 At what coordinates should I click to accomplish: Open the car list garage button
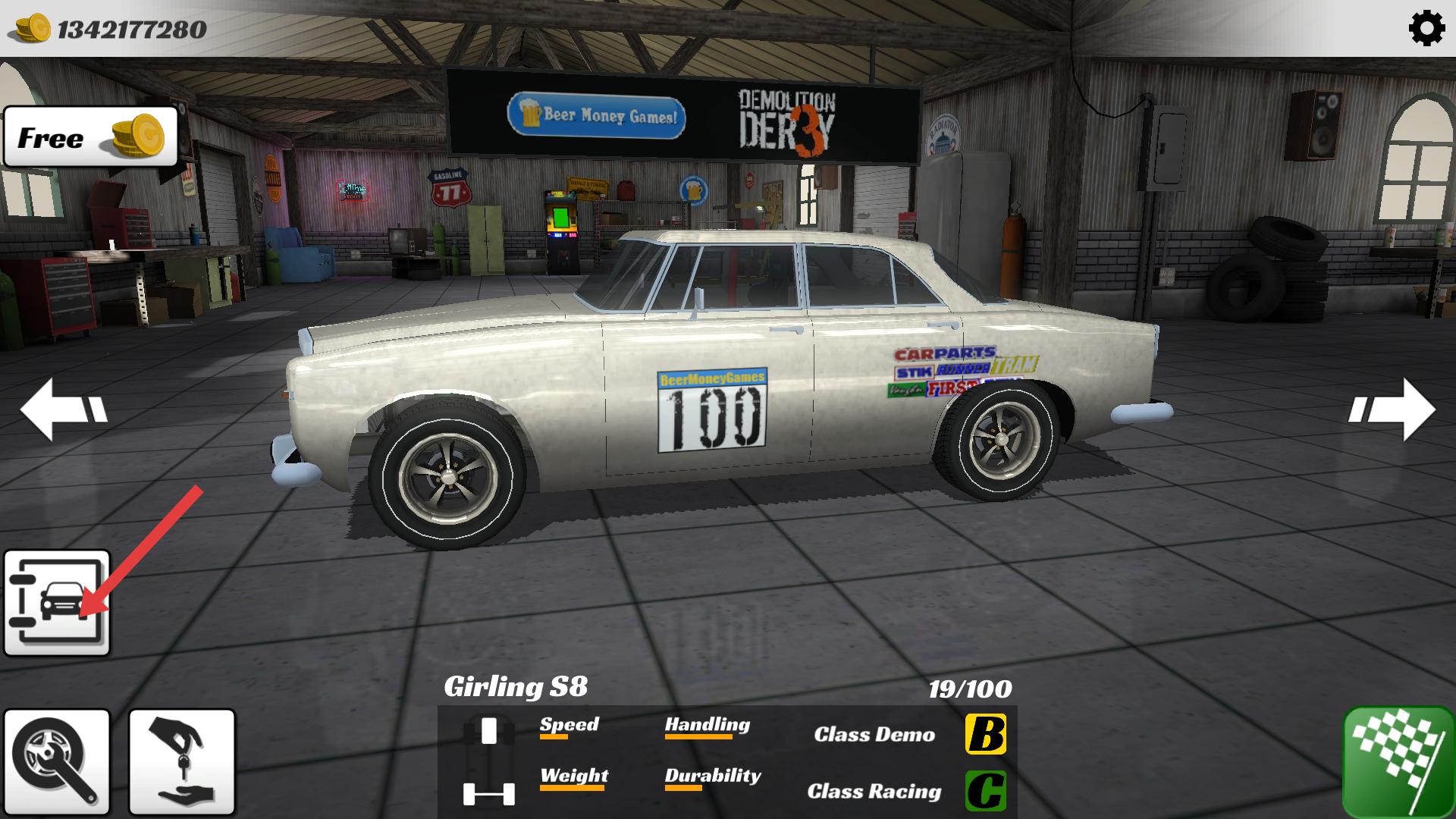point(57,603)
